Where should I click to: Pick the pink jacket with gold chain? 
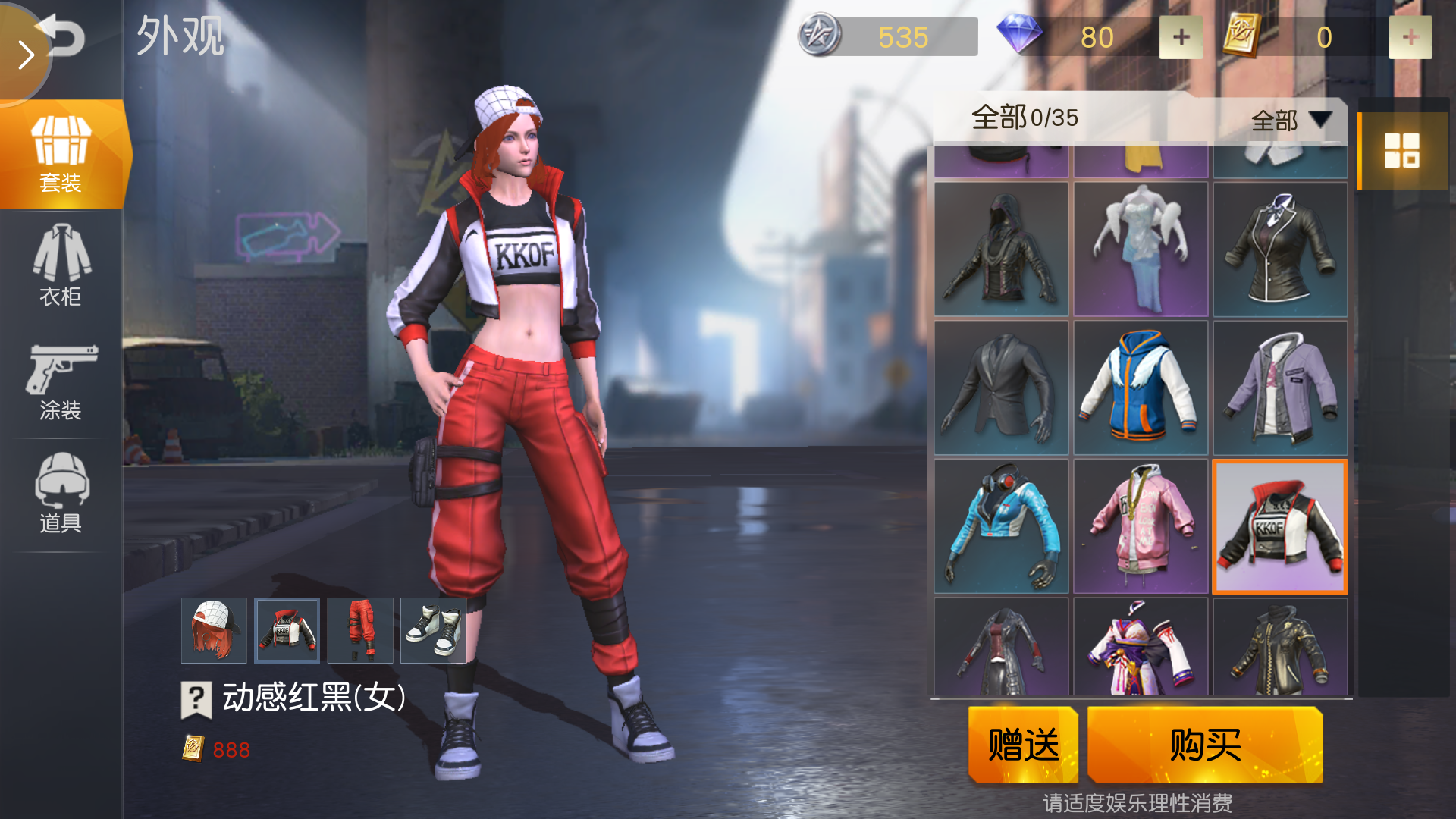1141,526
